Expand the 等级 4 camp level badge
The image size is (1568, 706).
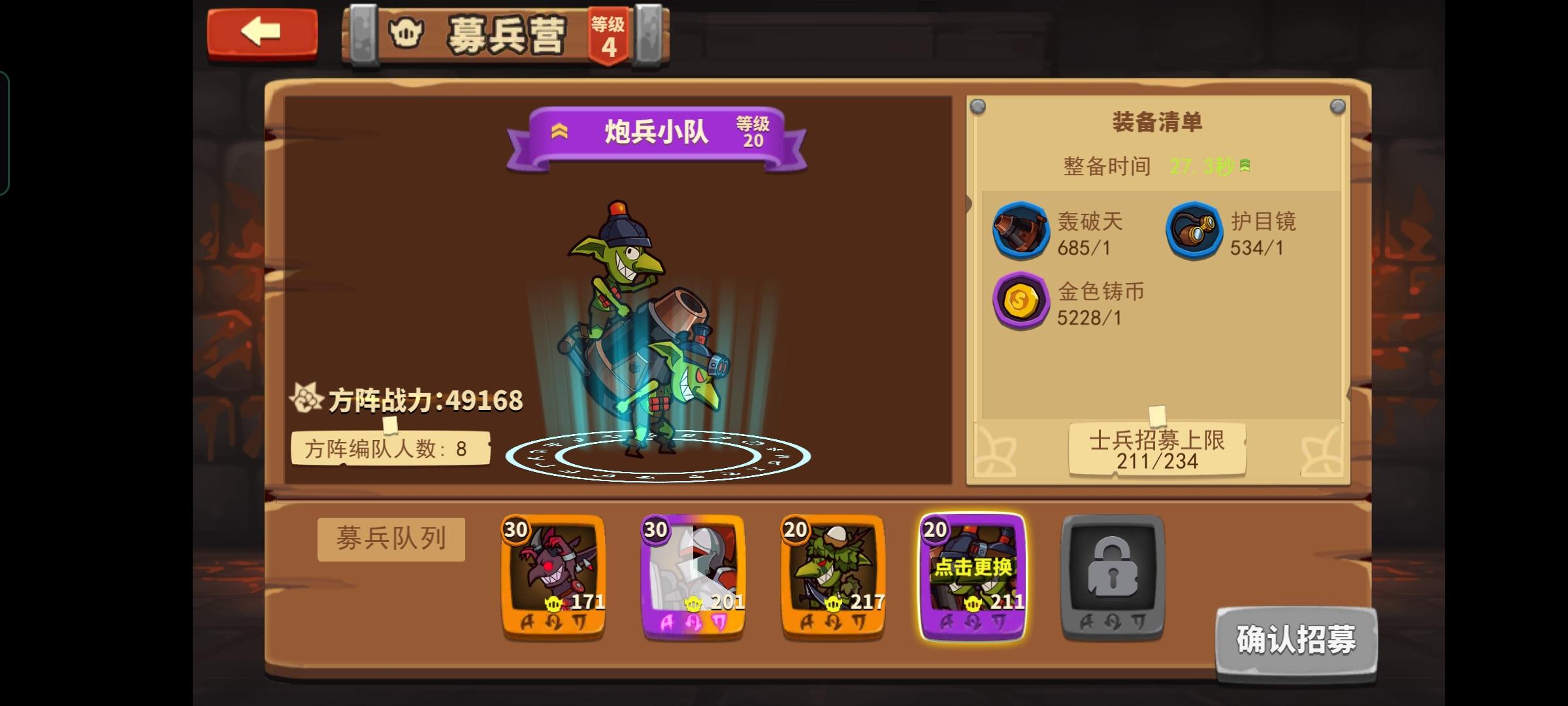pos(610,36)
